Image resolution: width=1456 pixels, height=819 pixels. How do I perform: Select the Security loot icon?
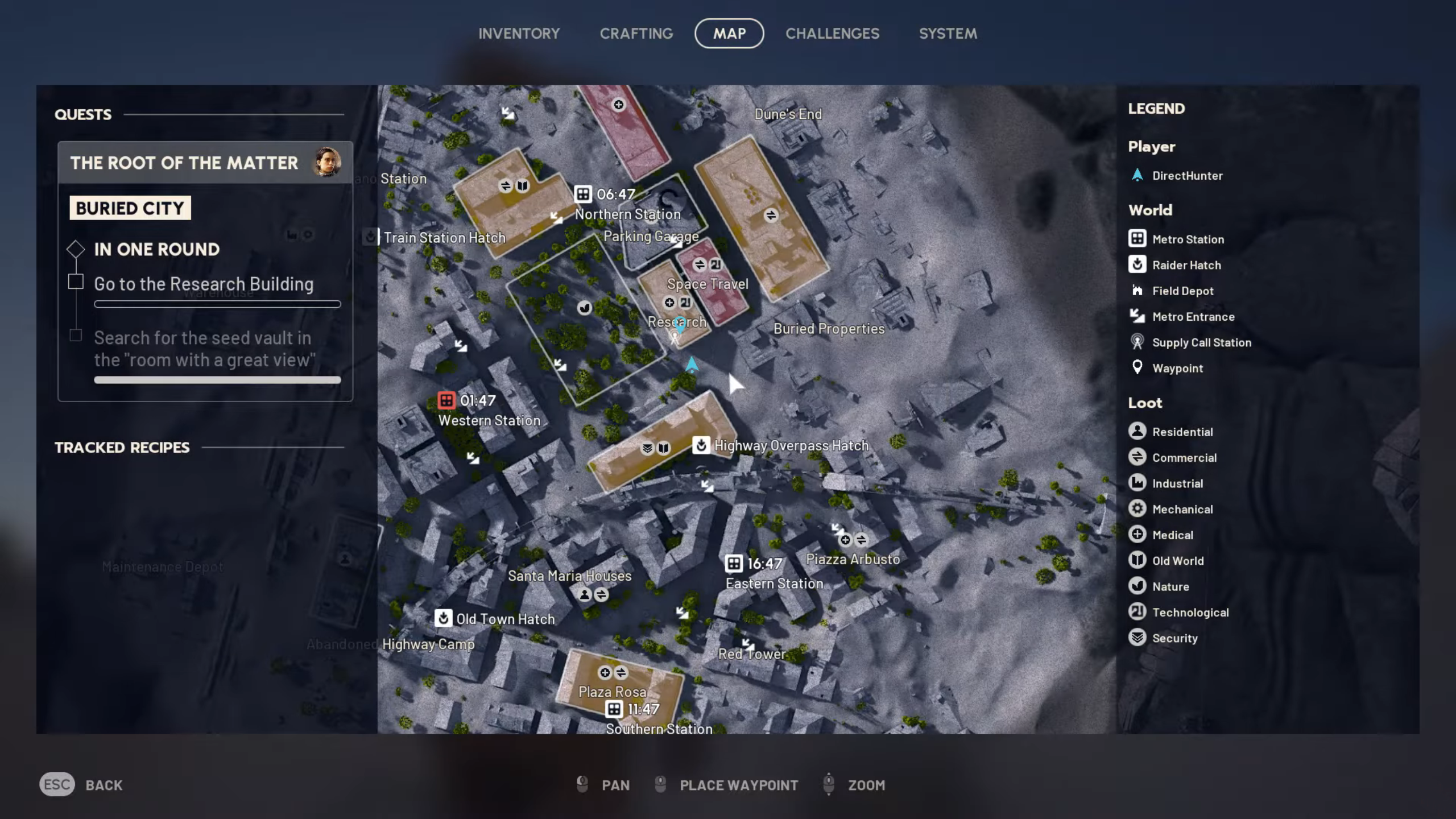(x=1139, y=638)
